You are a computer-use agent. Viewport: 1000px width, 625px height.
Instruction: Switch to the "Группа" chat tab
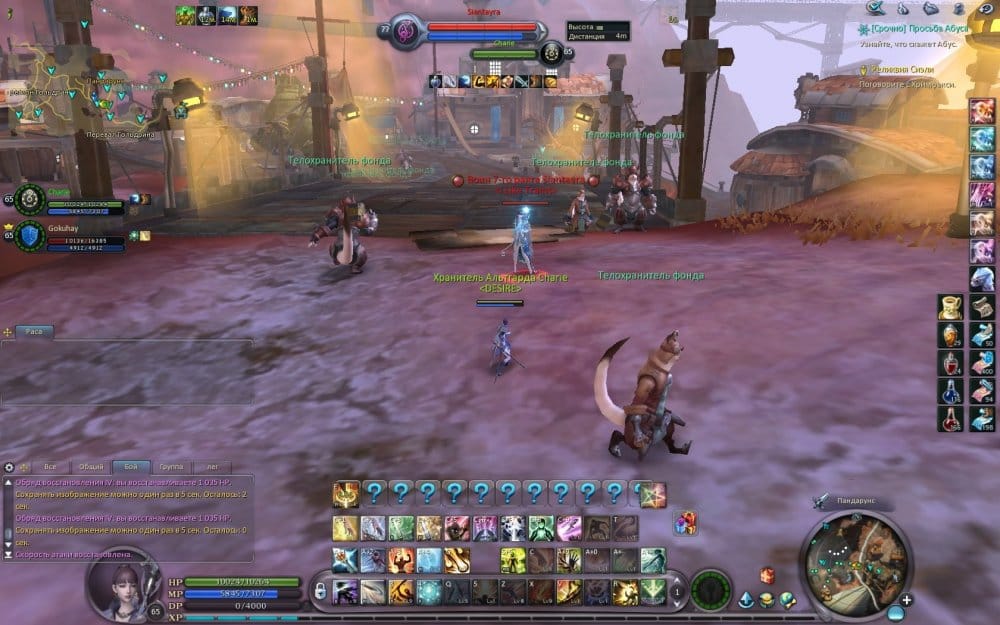[171, 467]
